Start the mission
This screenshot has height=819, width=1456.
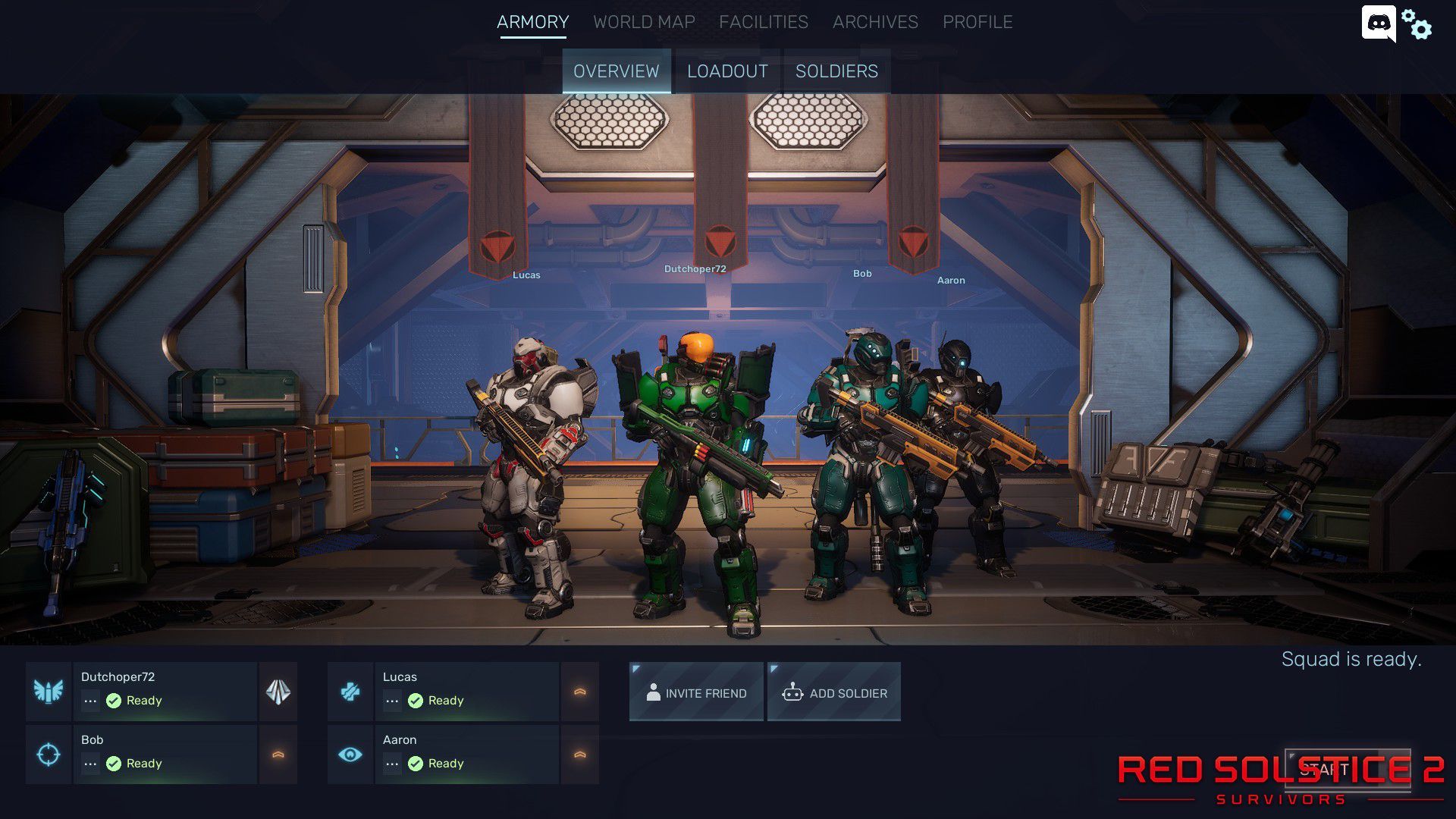click(1348, 770)
